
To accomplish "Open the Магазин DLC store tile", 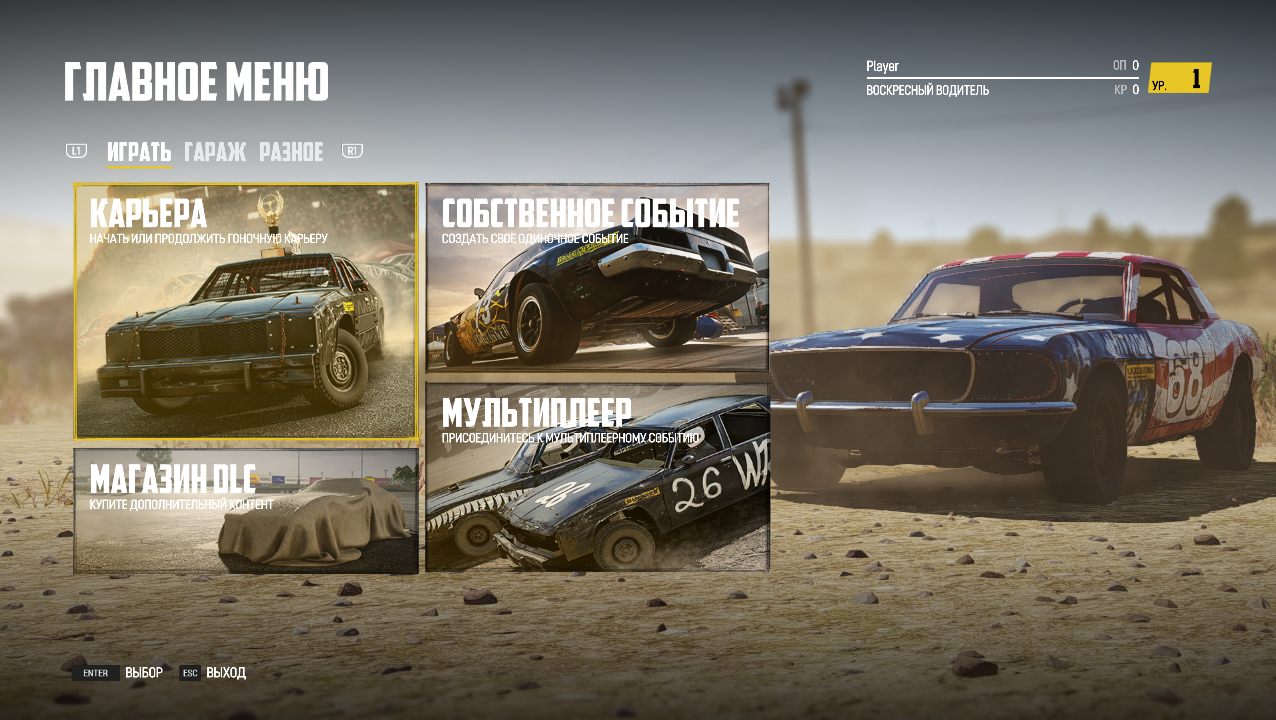I will [x=245, y=510].
